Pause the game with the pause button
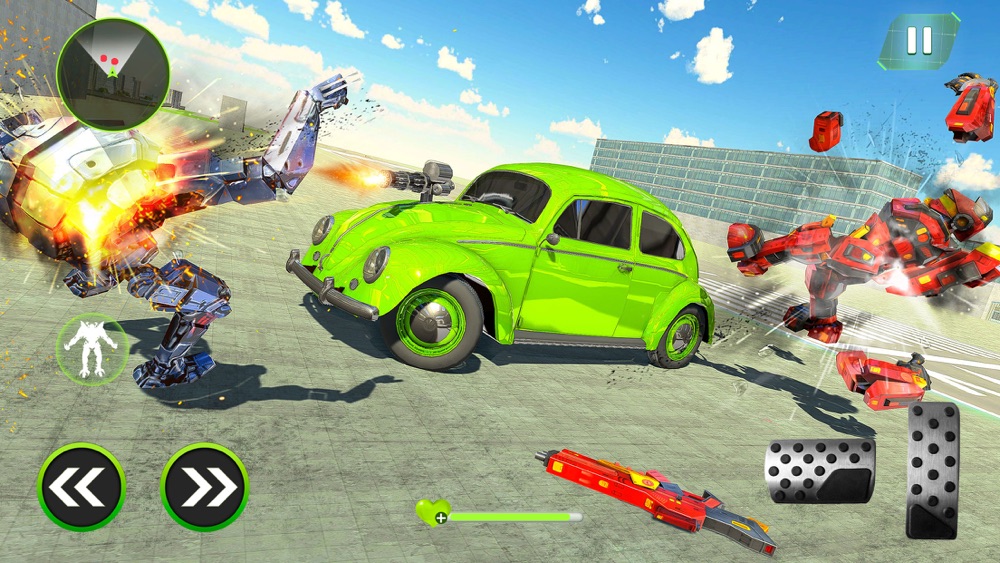This screenshot has height=563, width=1000. click(919, 41)
